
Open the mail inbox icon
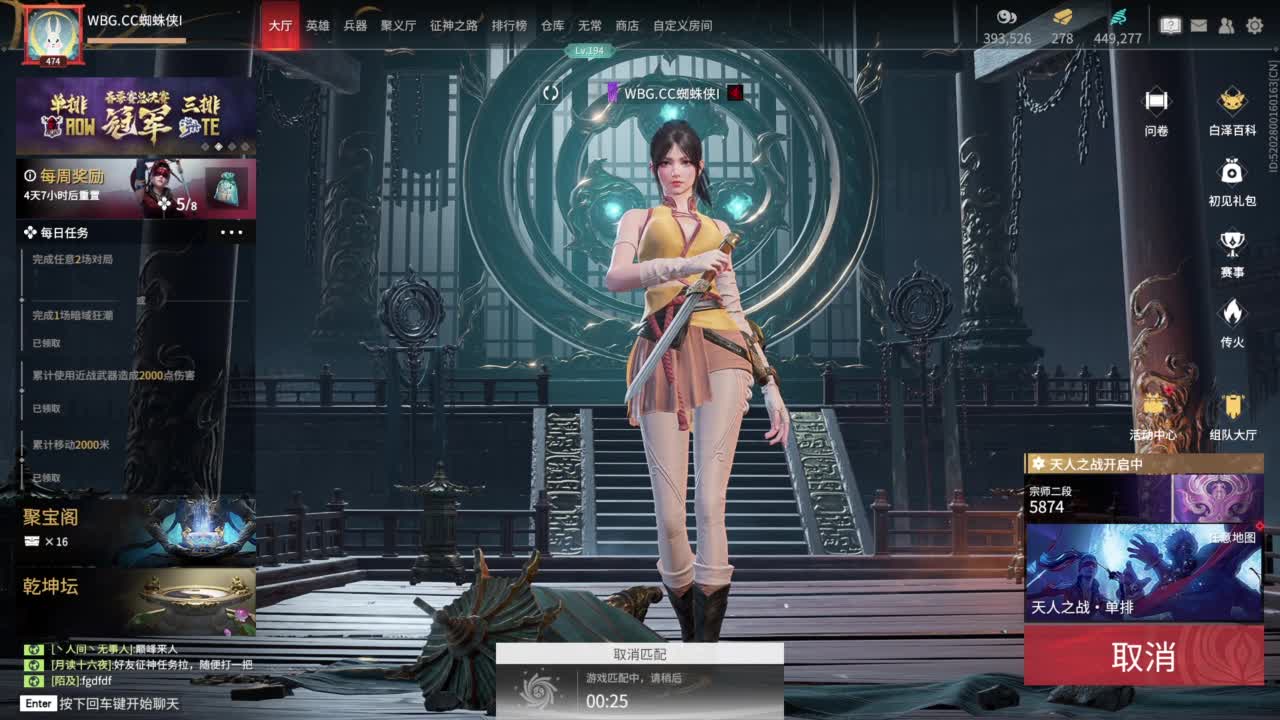(1199, 24)
